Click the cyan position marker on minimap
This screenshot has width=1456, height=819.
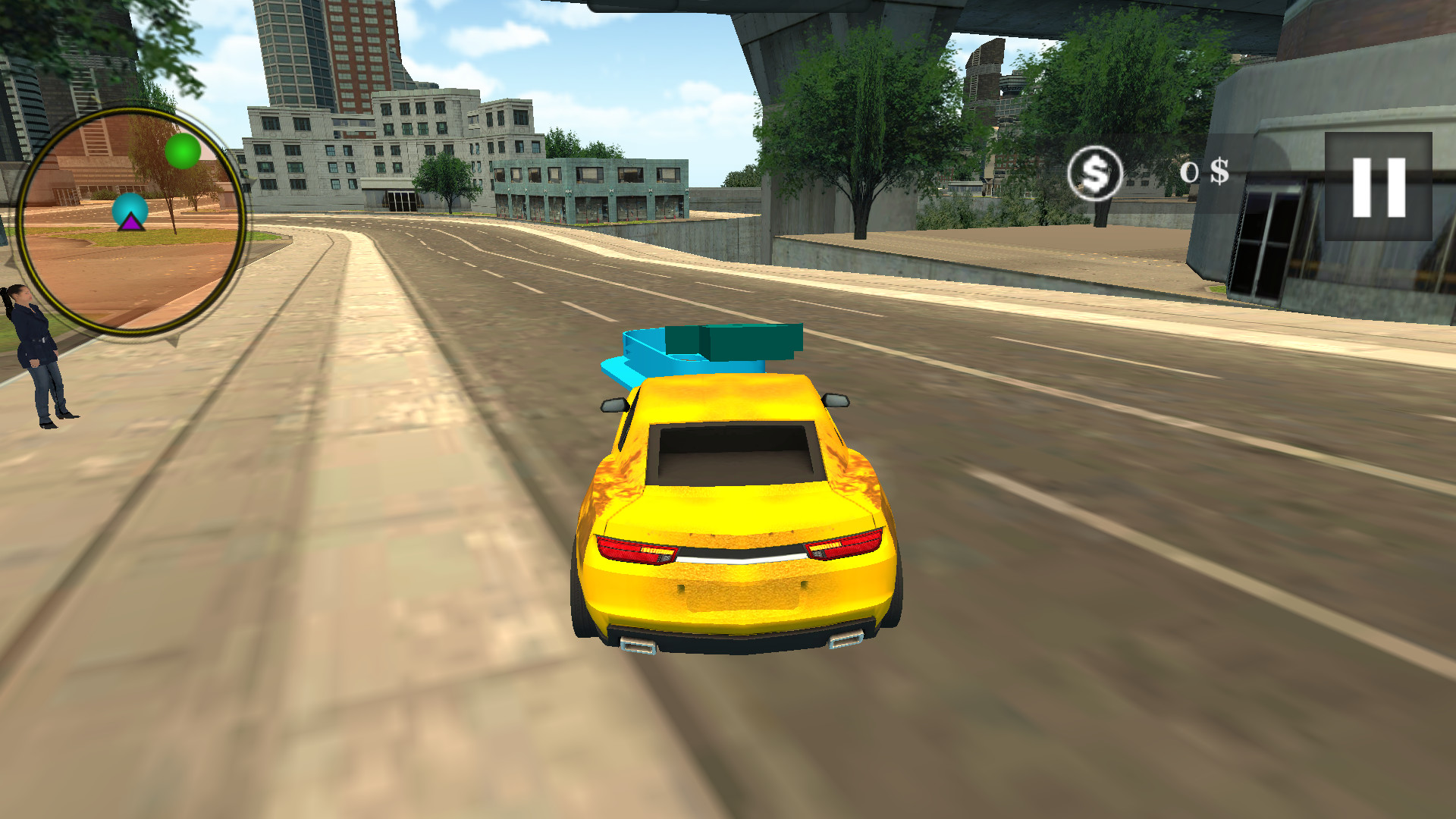pyautogui.click(x=129, y=207)
